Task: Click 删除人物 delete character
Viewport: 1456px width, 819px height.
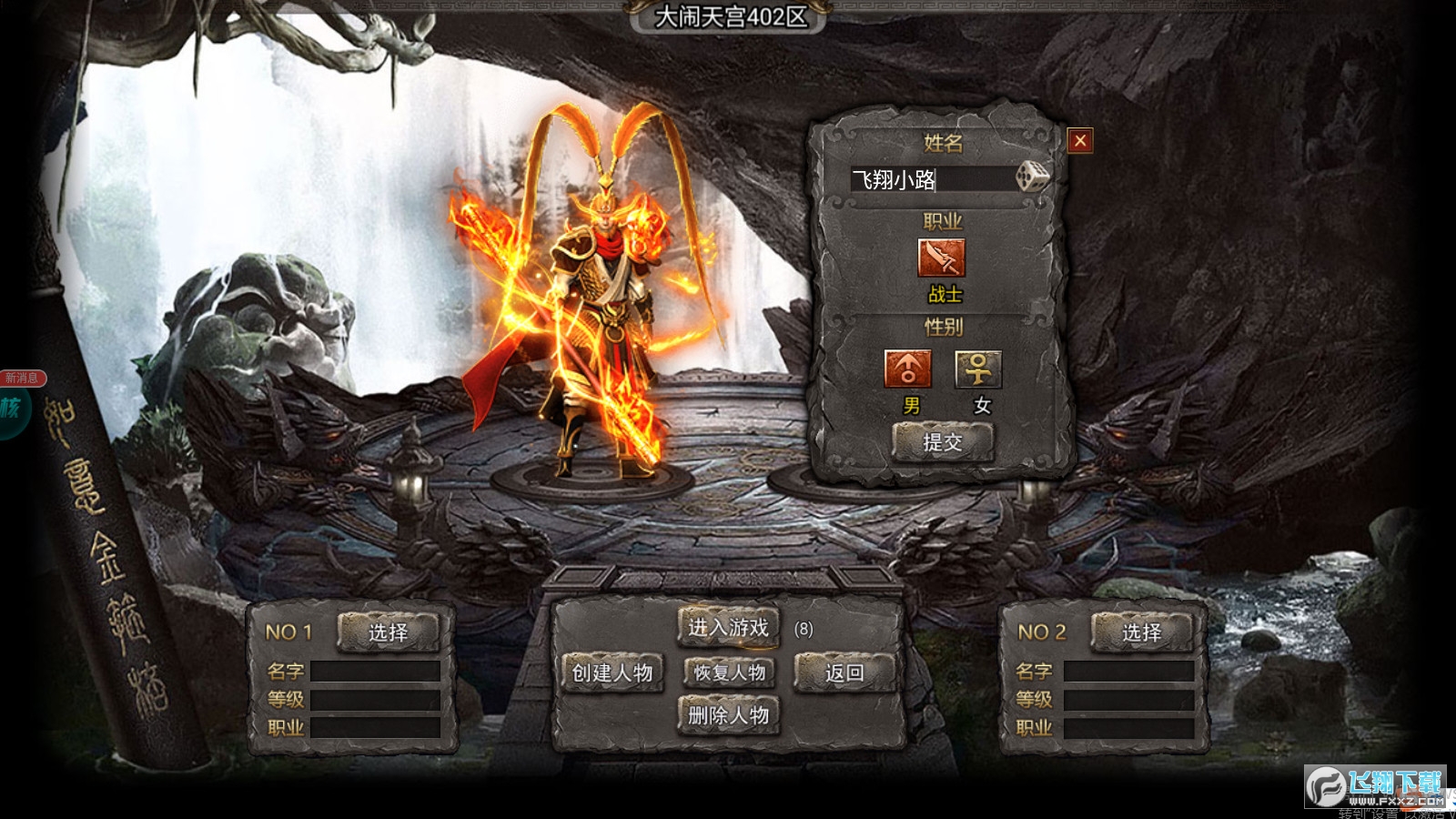Action: [728, 715]
